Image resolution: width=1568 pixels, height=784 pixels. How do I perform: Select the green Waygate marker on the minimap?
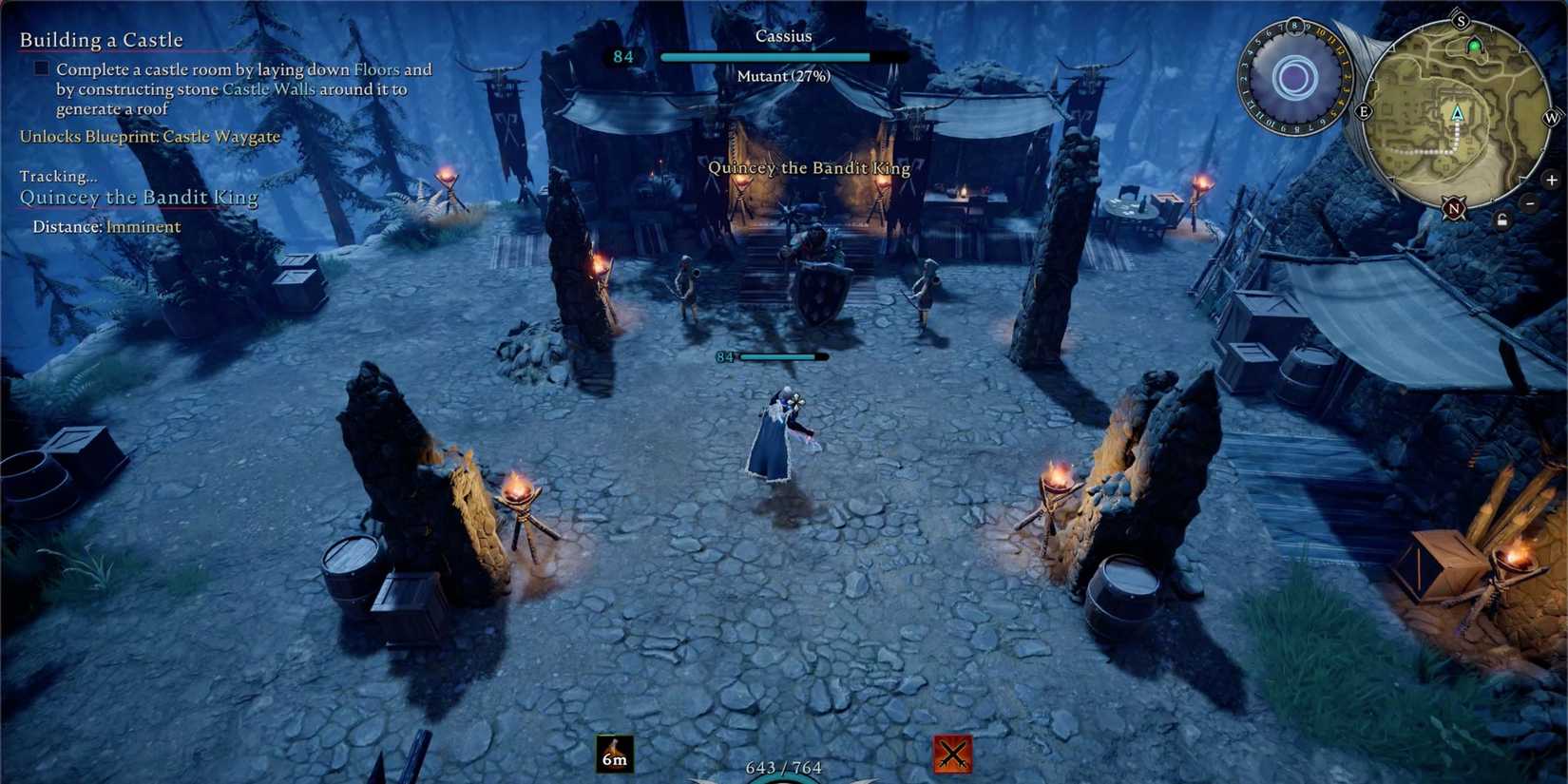click(1475, 46)
